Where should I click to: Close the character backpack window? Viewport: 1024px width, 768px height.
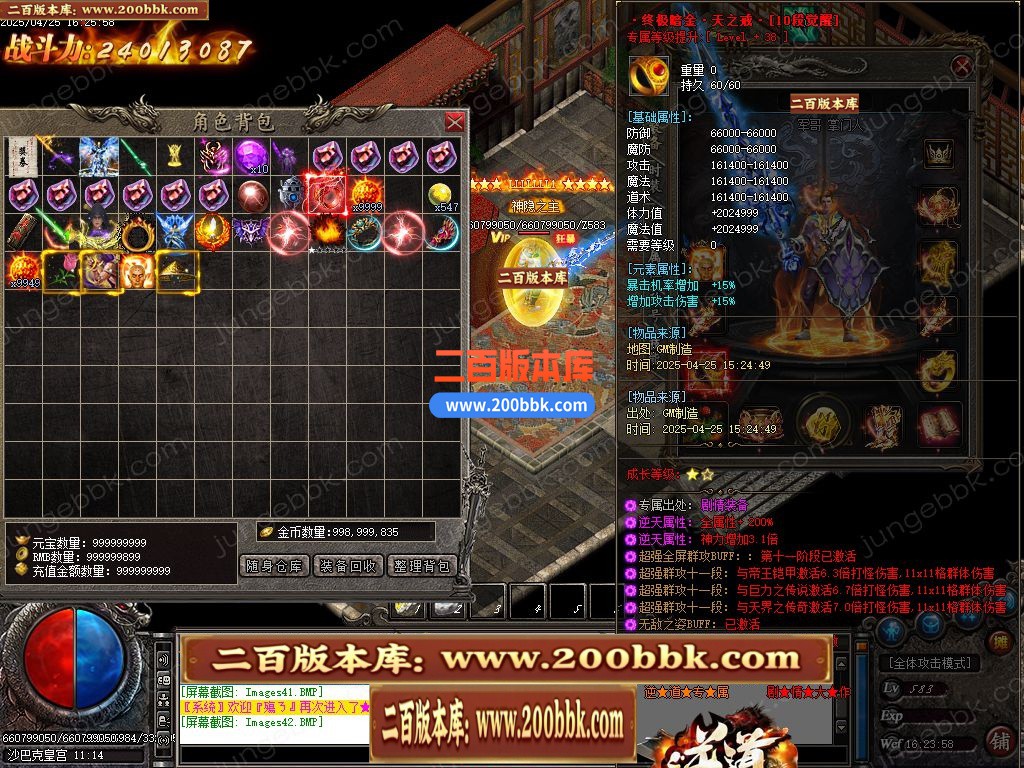click(x=454, y=122)
